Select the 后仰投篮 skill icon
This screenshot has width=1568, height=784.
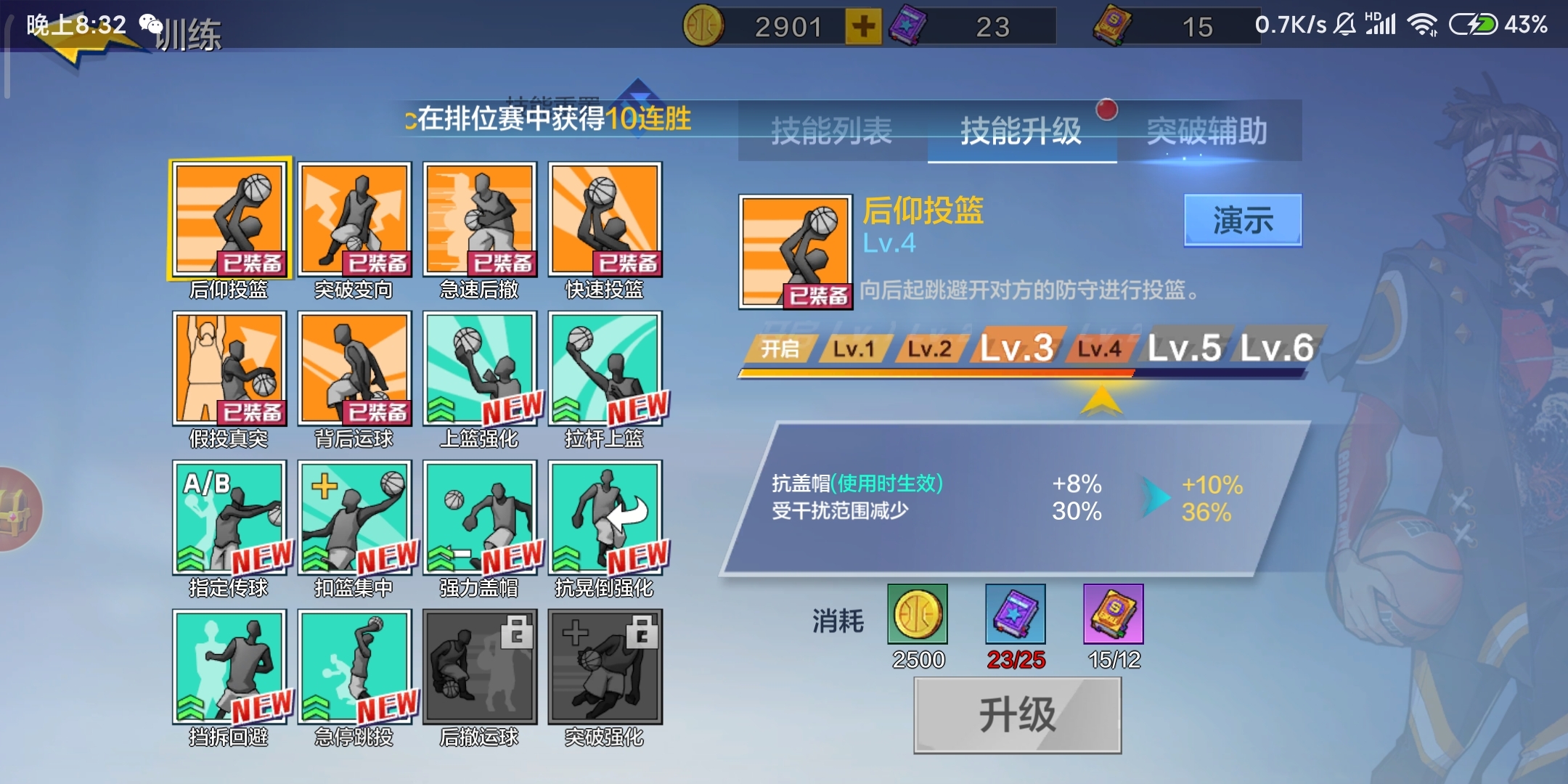[x=230, y=218]
